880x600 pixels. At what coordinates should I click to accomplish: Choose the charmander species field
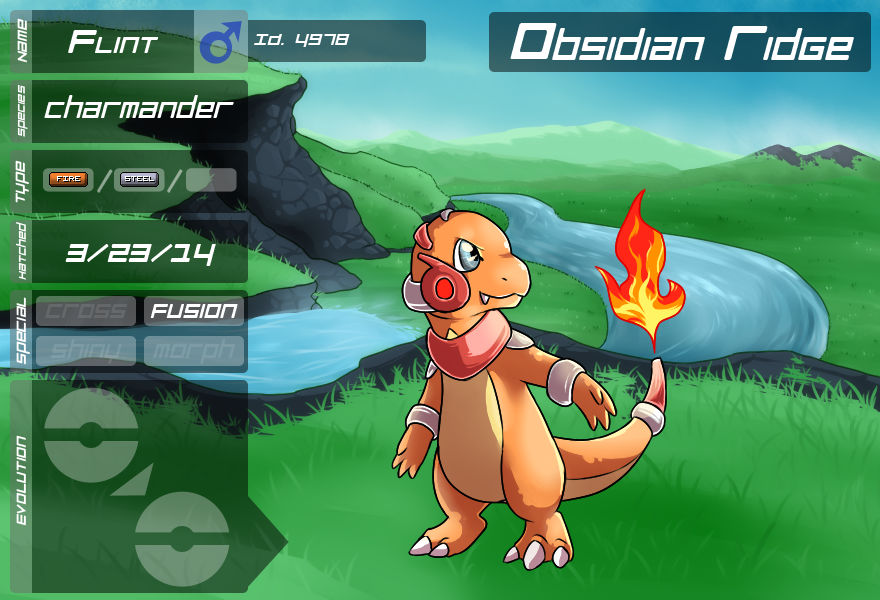point(139,110)
